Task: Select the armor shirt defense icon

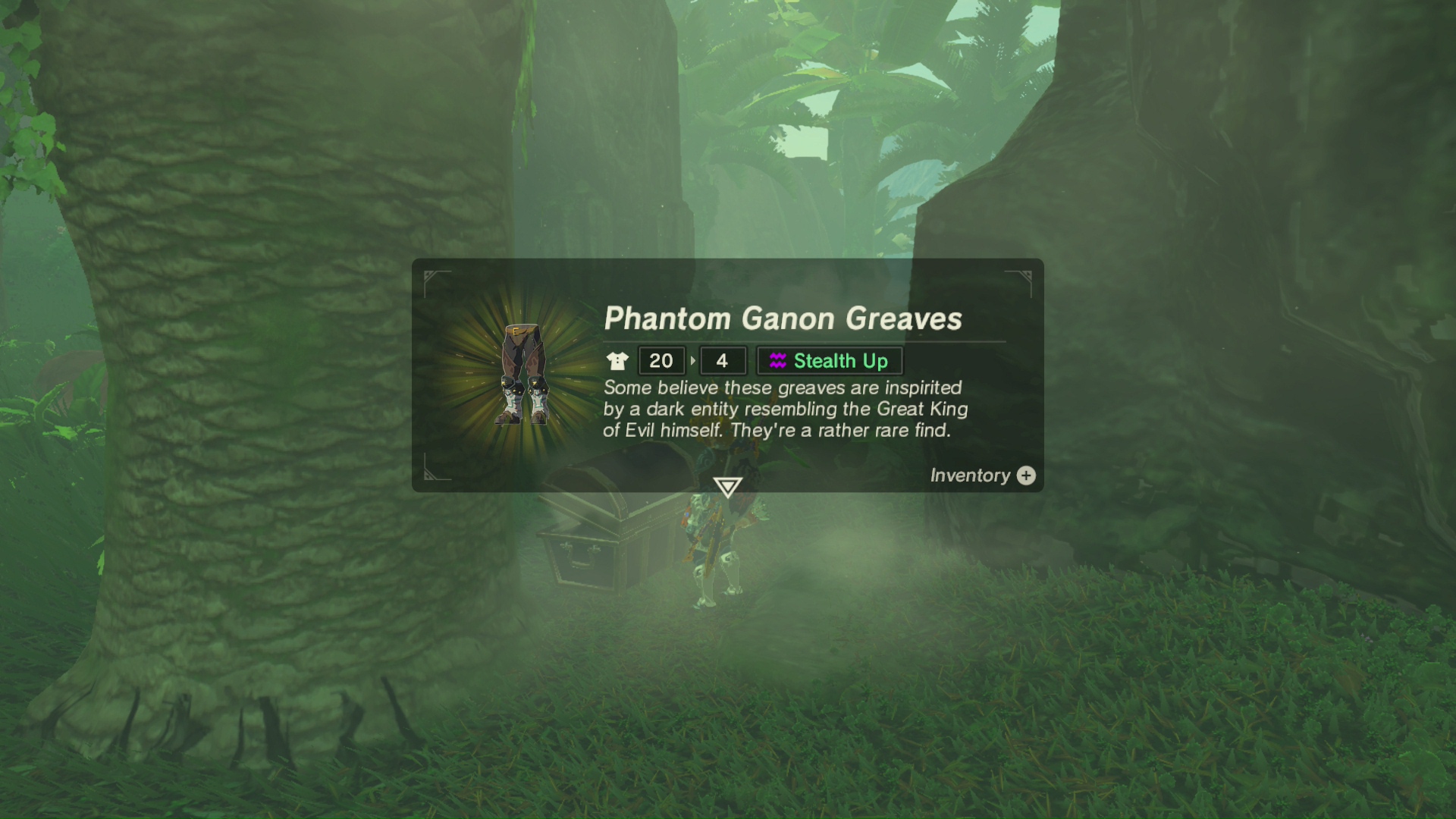Action: 617,361
